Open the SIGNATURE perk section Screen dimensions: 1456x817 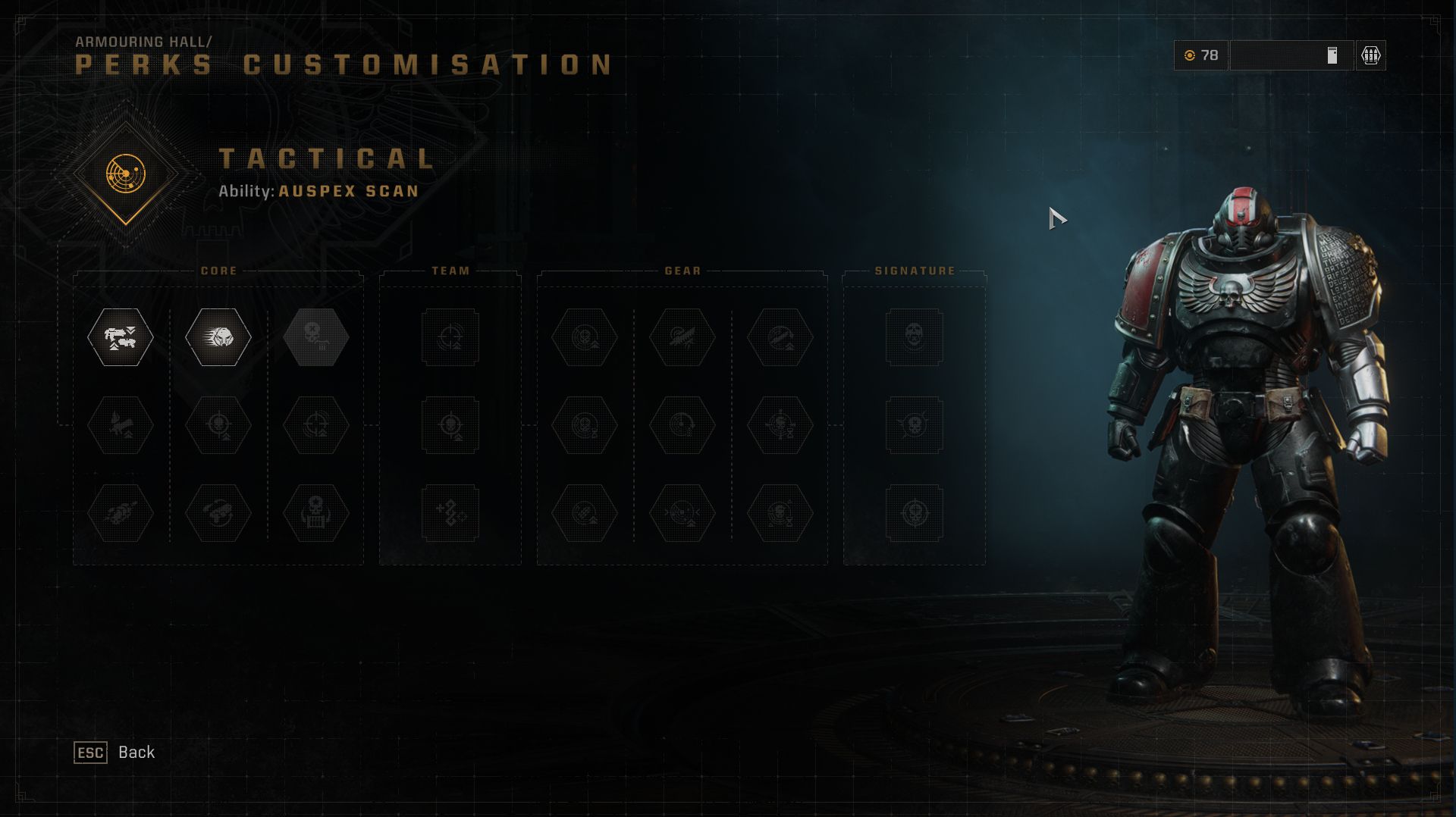click(915, 270)
